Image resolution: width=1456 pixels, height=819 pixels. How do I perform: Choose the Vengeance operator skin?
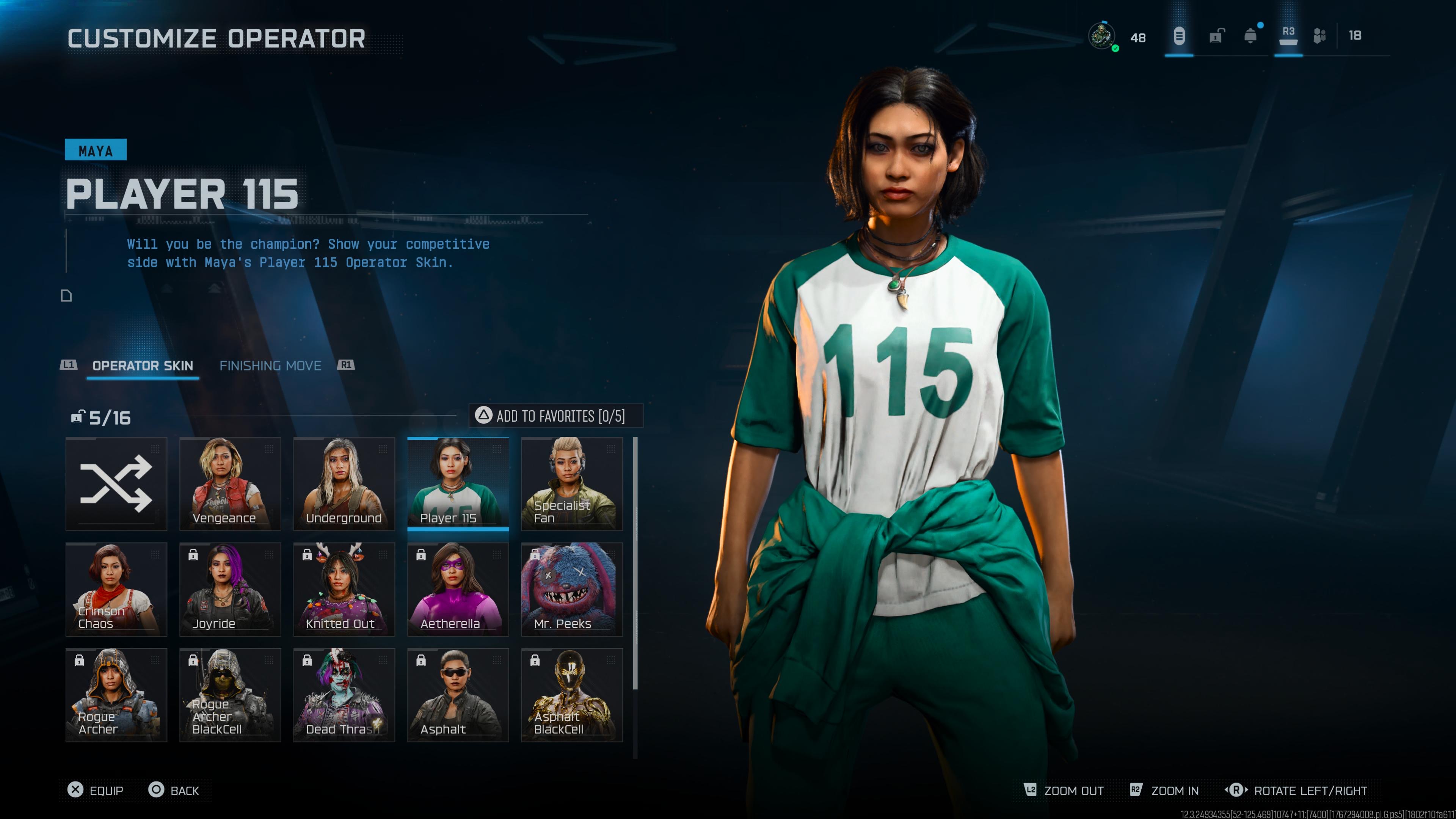[230, 484]
